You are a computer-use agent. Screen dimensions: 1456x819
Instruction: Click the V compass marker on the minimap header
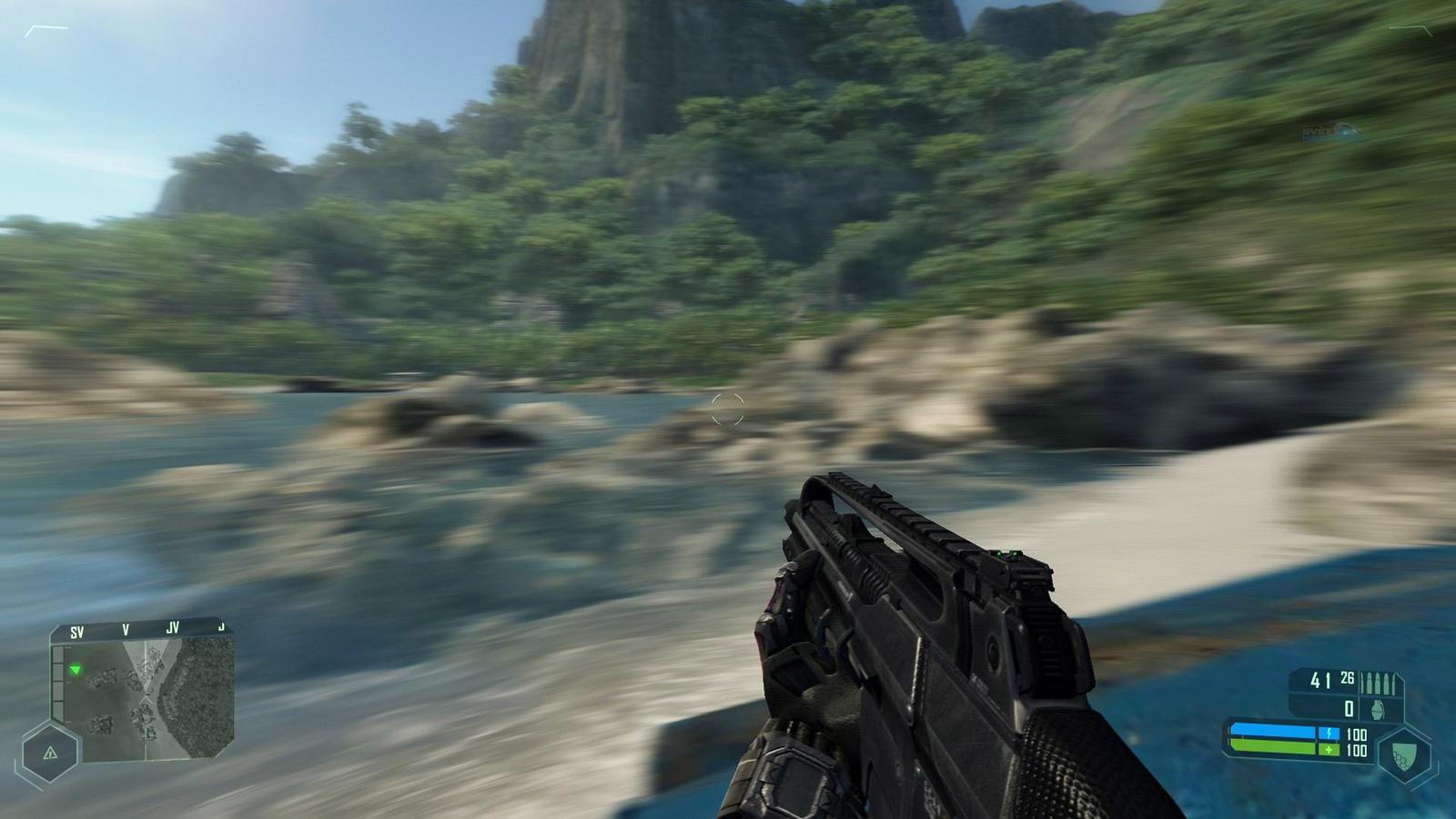click(126, 627)
